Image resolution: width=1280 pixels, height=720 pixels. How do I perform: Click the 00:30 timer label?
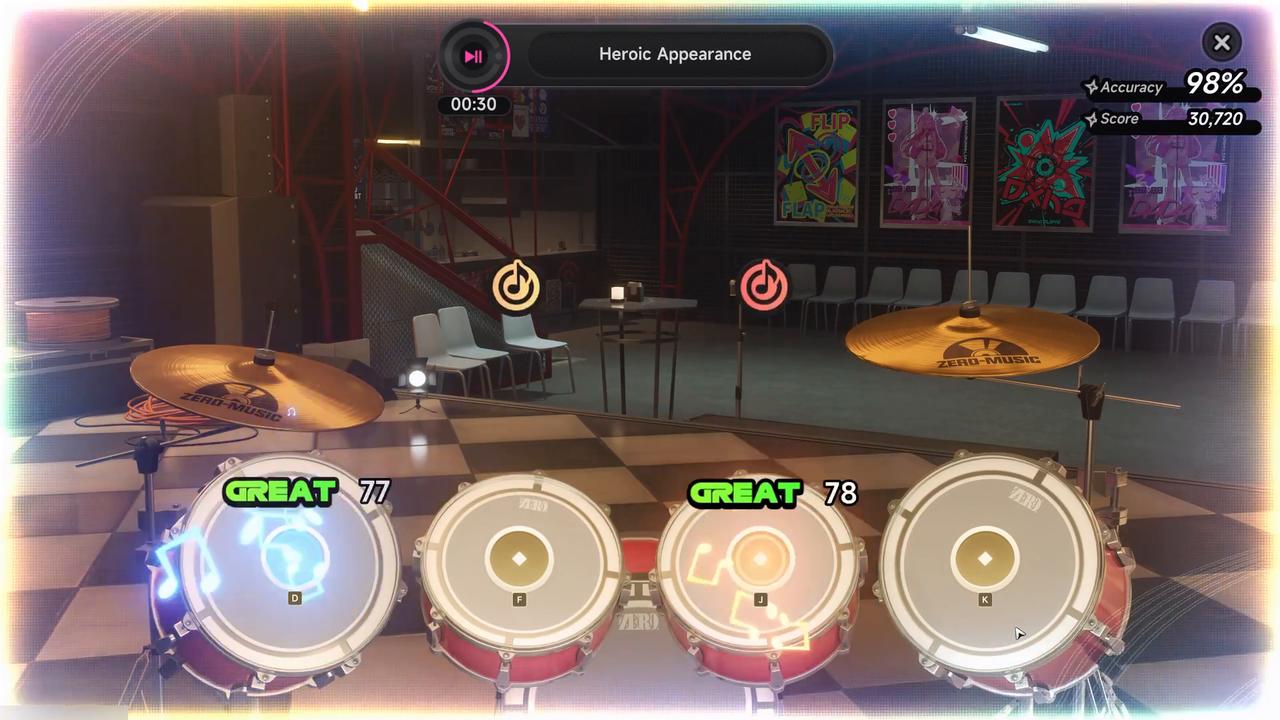[472, 103]
